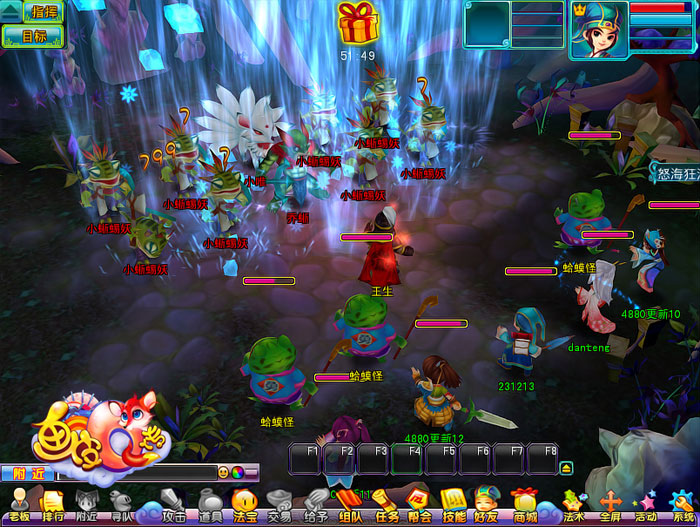View the 技能 (Skills) book
This screenshot has width=700, height=527.
coord(455,504)
